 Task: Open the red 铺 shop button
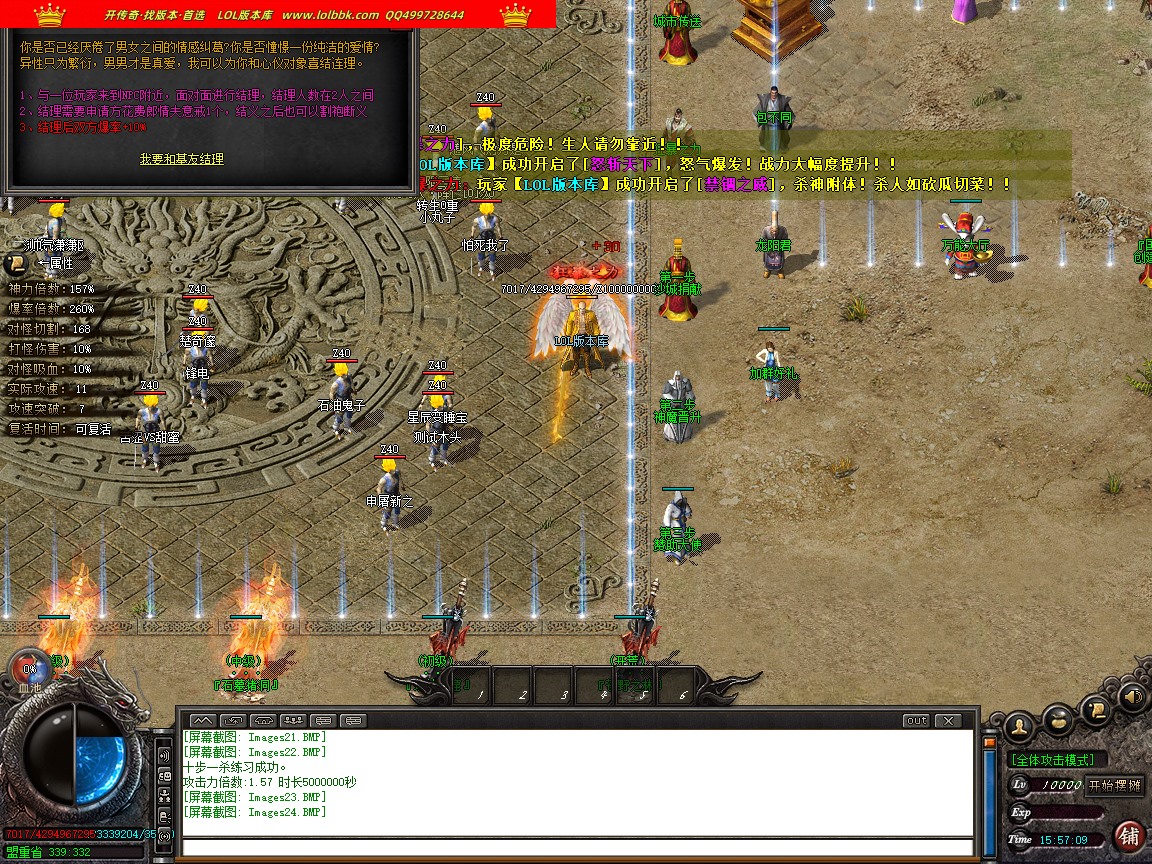(x=1129, y=835)
